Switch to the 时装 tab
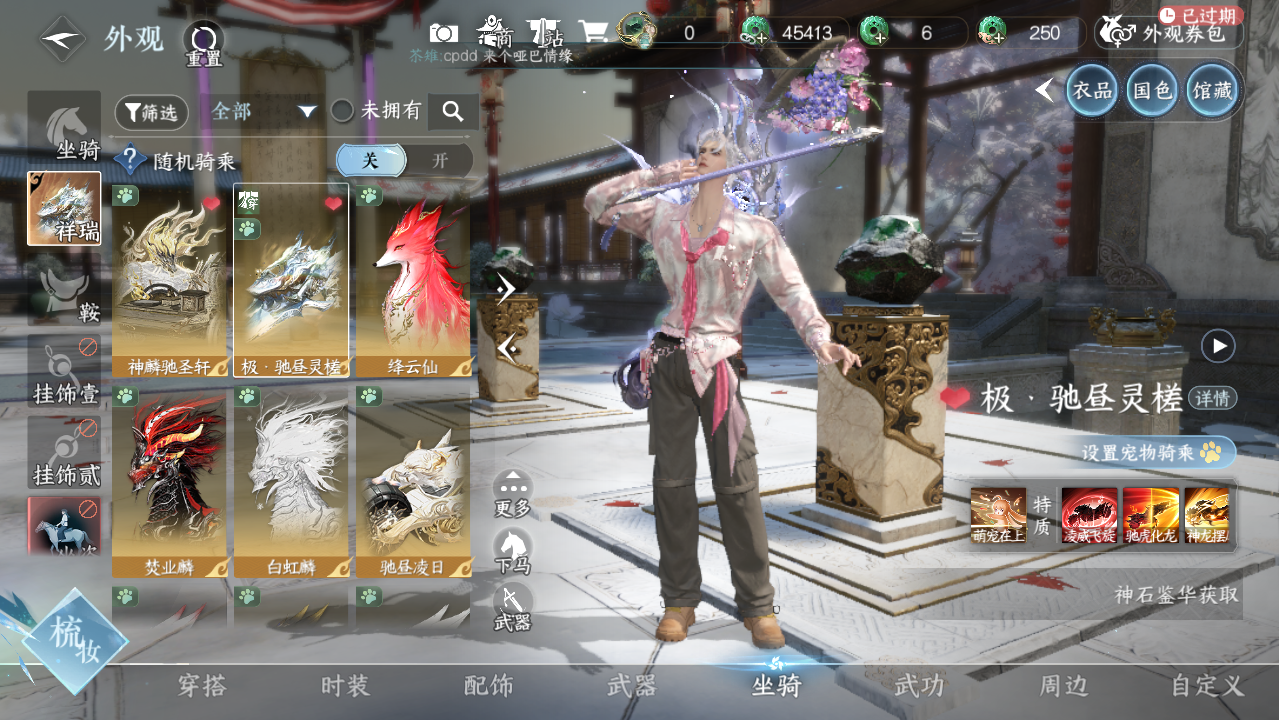 tap(345, 686)
